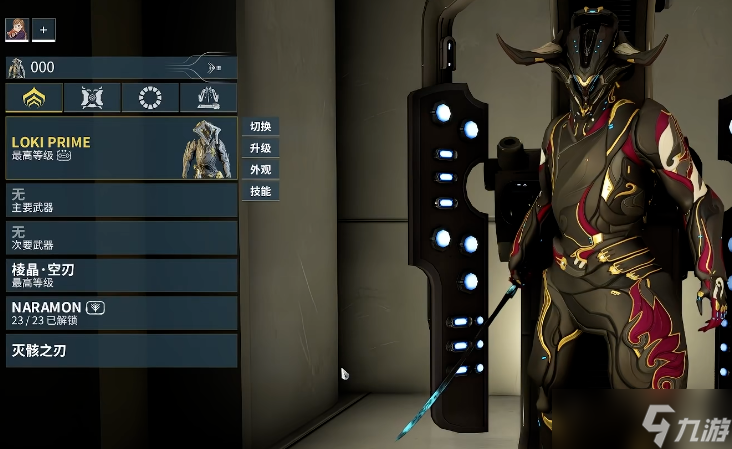Image resolution: width=732 pixels, height=449 pixels.
Task: Select the player avatar portrait
Action: pyautogui.click(x=16, y=30)
